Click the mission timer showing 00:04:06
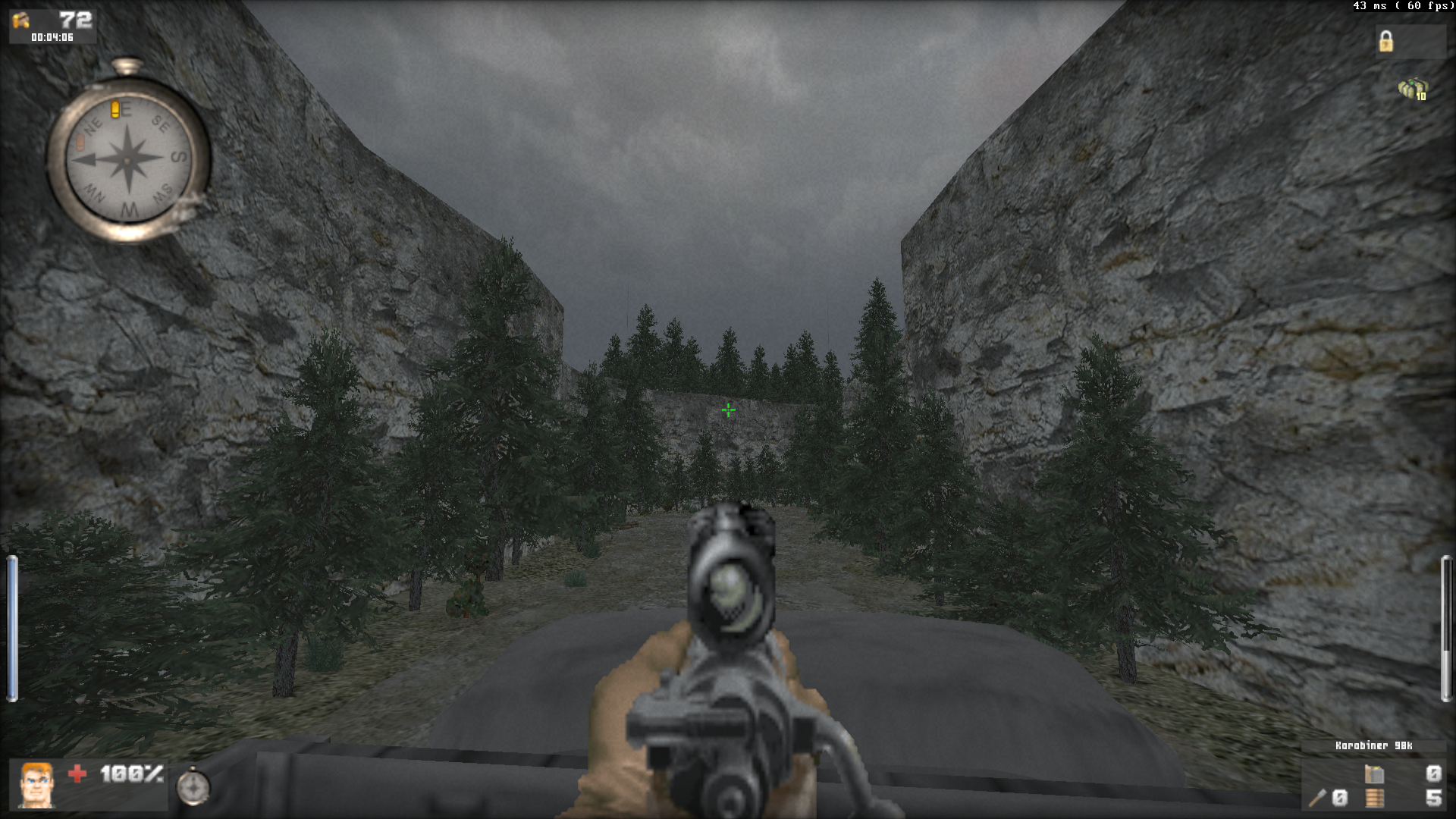The height and width of the screenshot is (819, 1456). pyautogui.click(x=52, y=36)
